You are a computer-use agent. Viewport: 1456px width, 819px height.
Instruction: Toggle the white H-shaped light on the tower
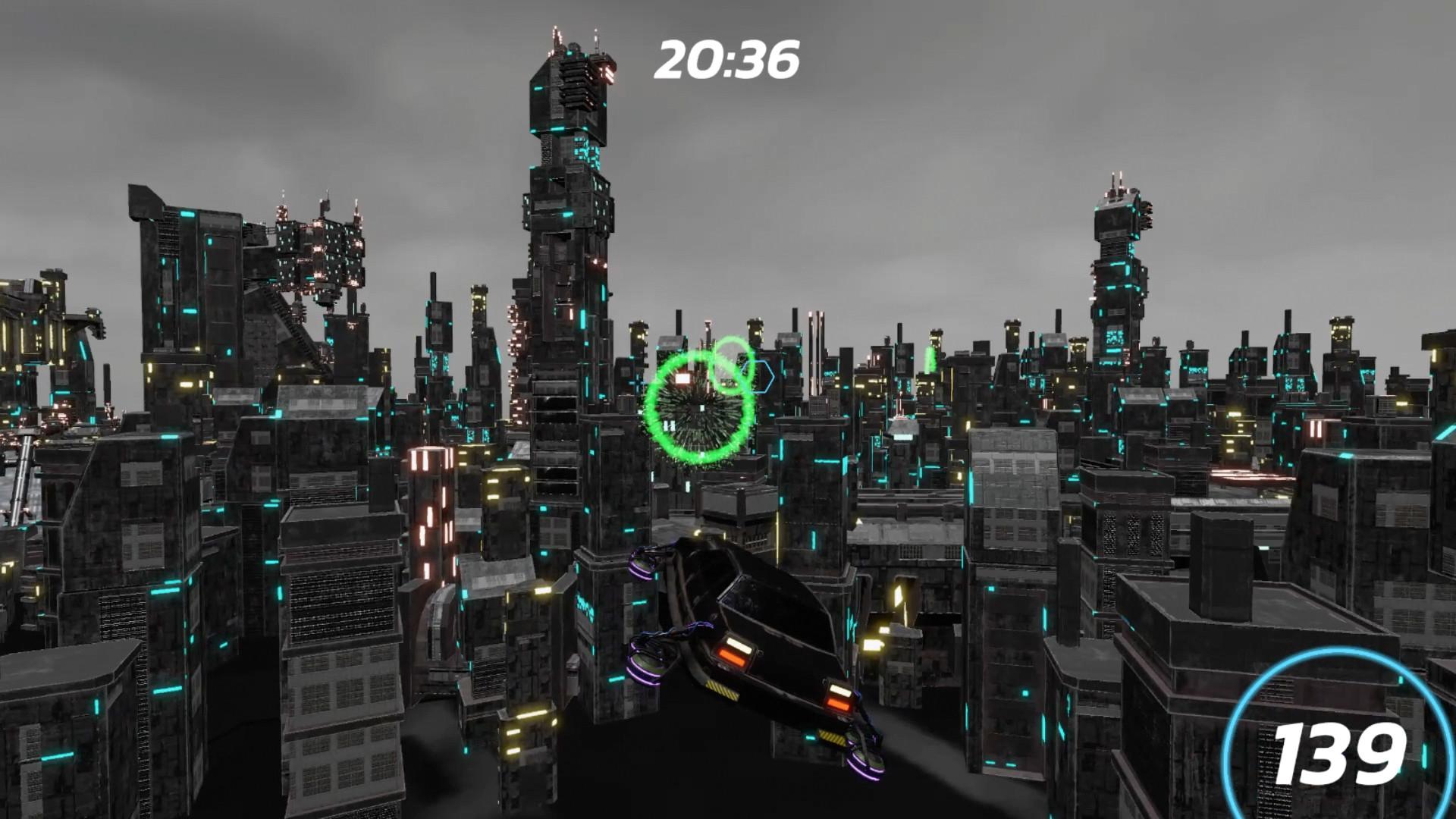pos(670,425)
